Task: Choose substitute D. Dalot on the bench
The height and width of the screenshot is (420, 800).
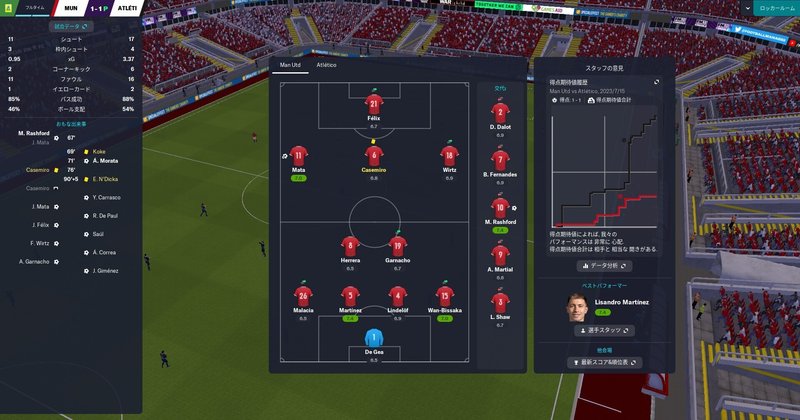Action: (x=501, y=112)
